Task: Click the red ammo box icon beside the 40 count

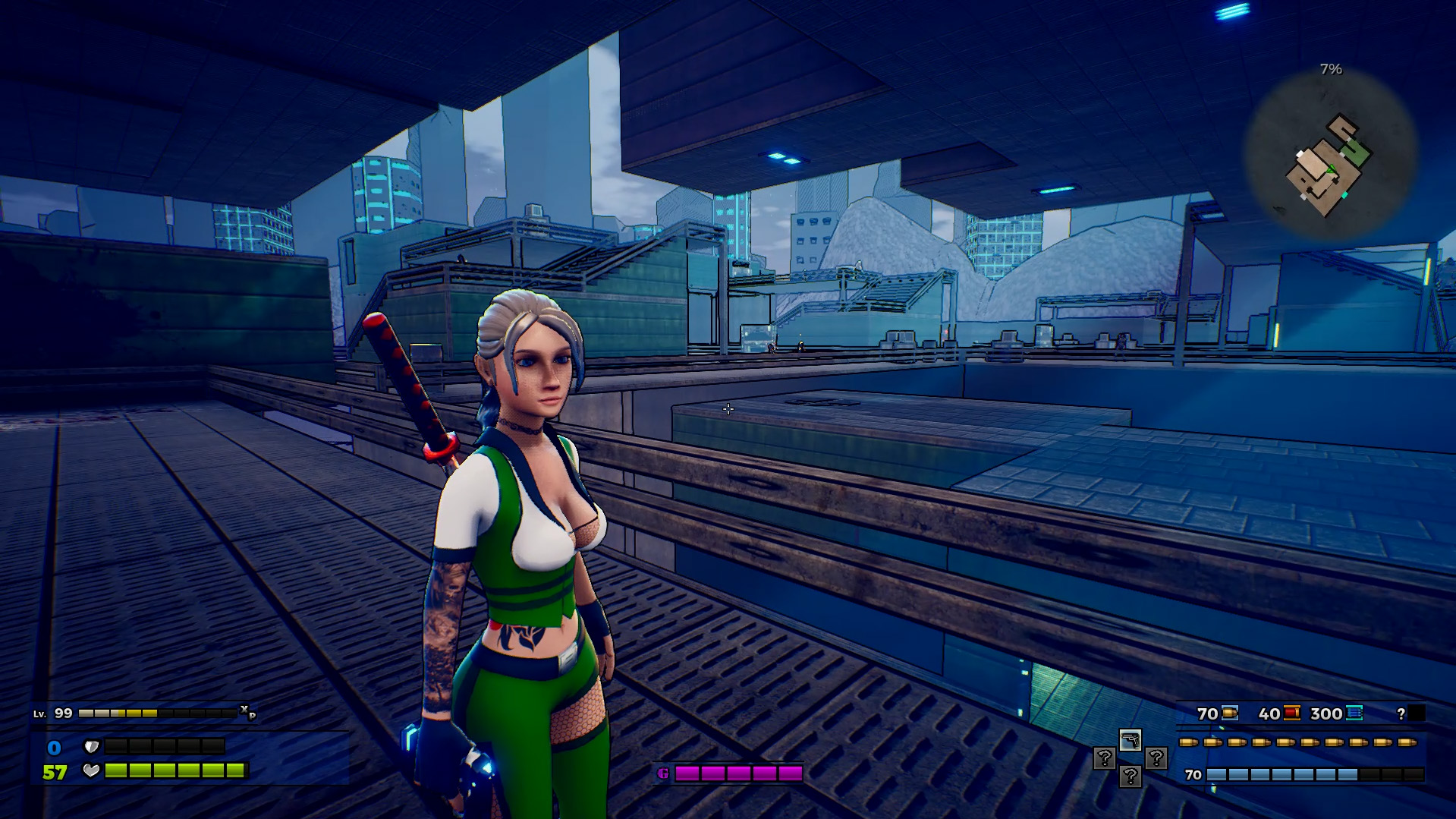Action: (1291, 713)
